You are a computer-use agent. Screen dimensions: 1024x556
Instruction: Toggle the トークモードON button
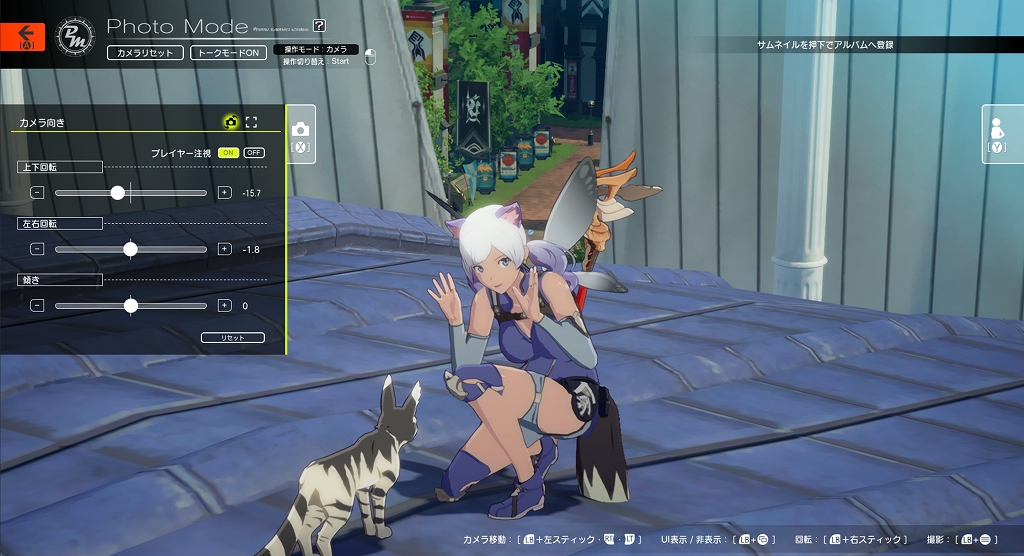pos(228,52)
